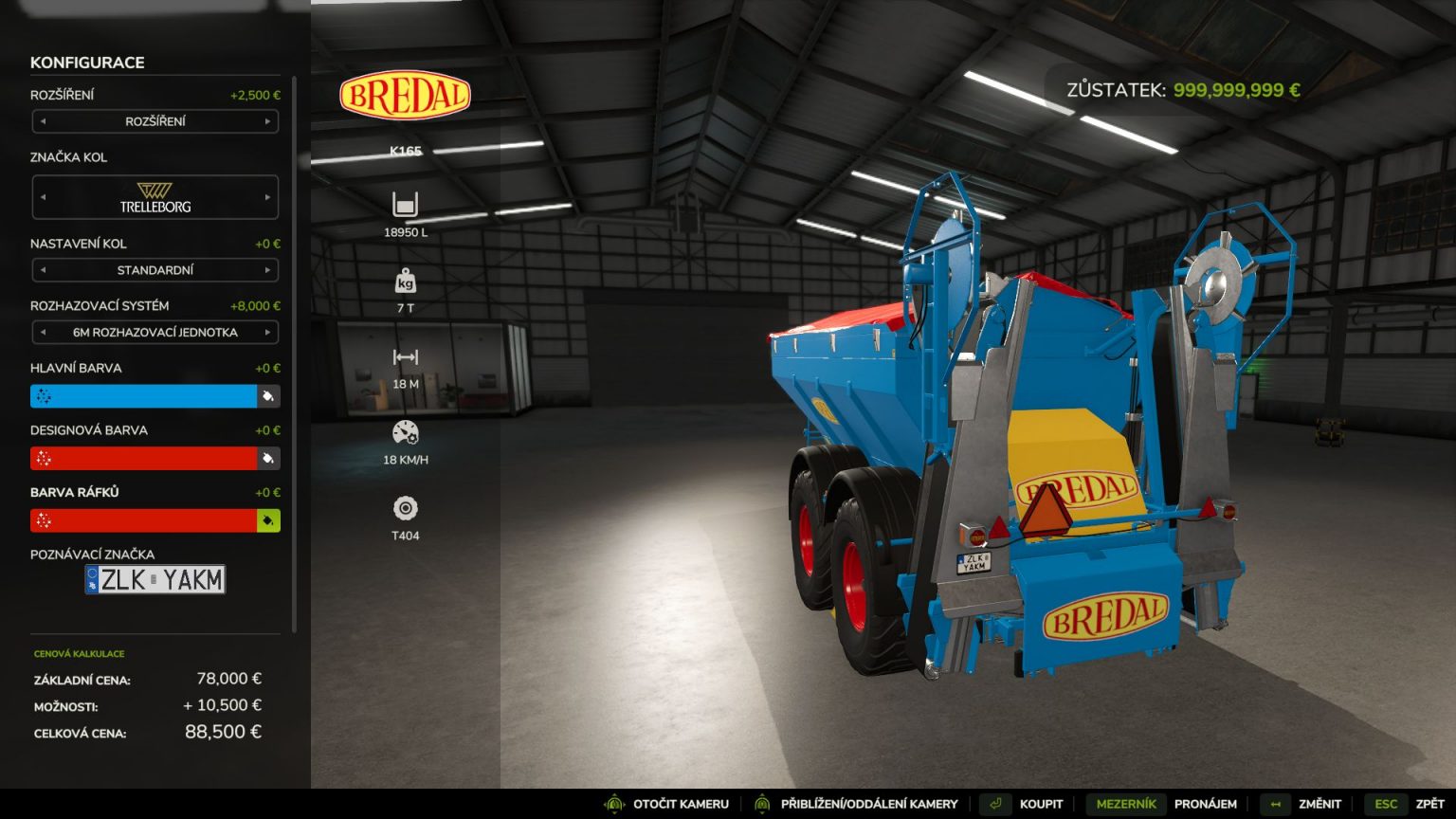Change 6M ROZHAZOVACÍ JEDNOTKA to another option
Image resolution: width=1456 pixels, height=819 pixels.
click(268, 332)
